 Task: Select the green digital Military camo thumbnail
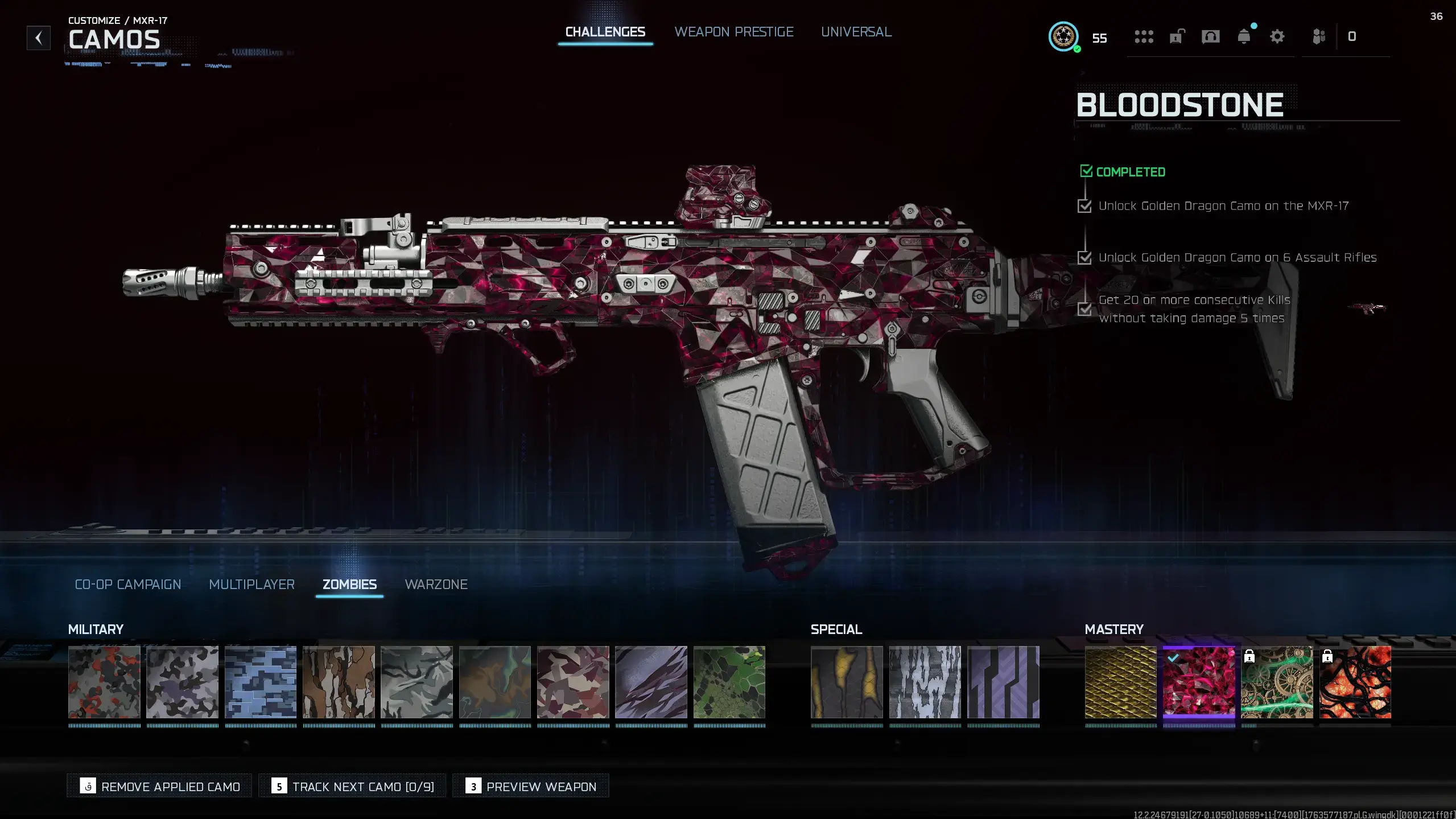point(730,683)
